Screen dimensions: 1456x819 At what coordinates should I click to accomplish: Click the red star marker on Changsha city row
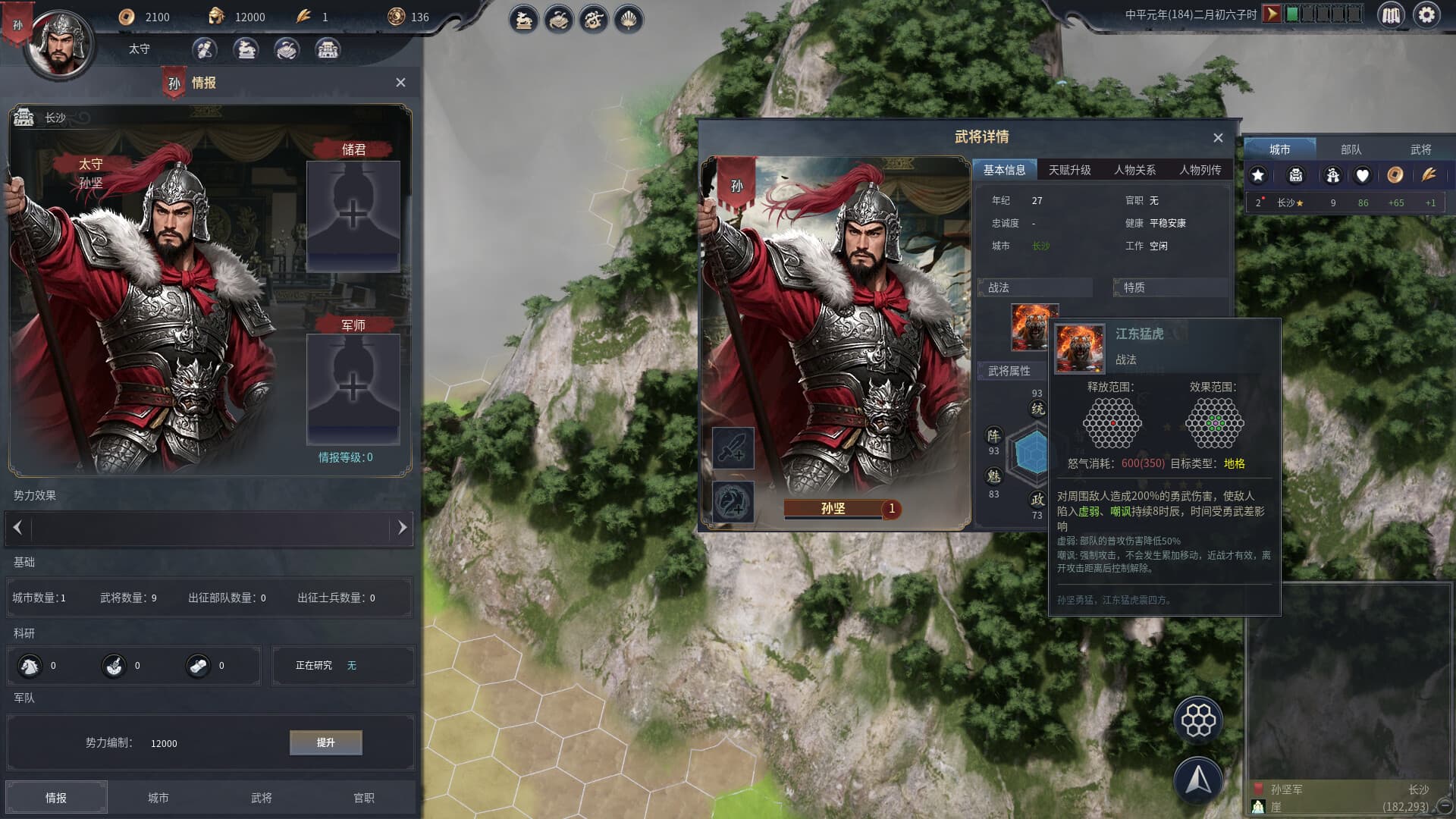pos(1263,197)
